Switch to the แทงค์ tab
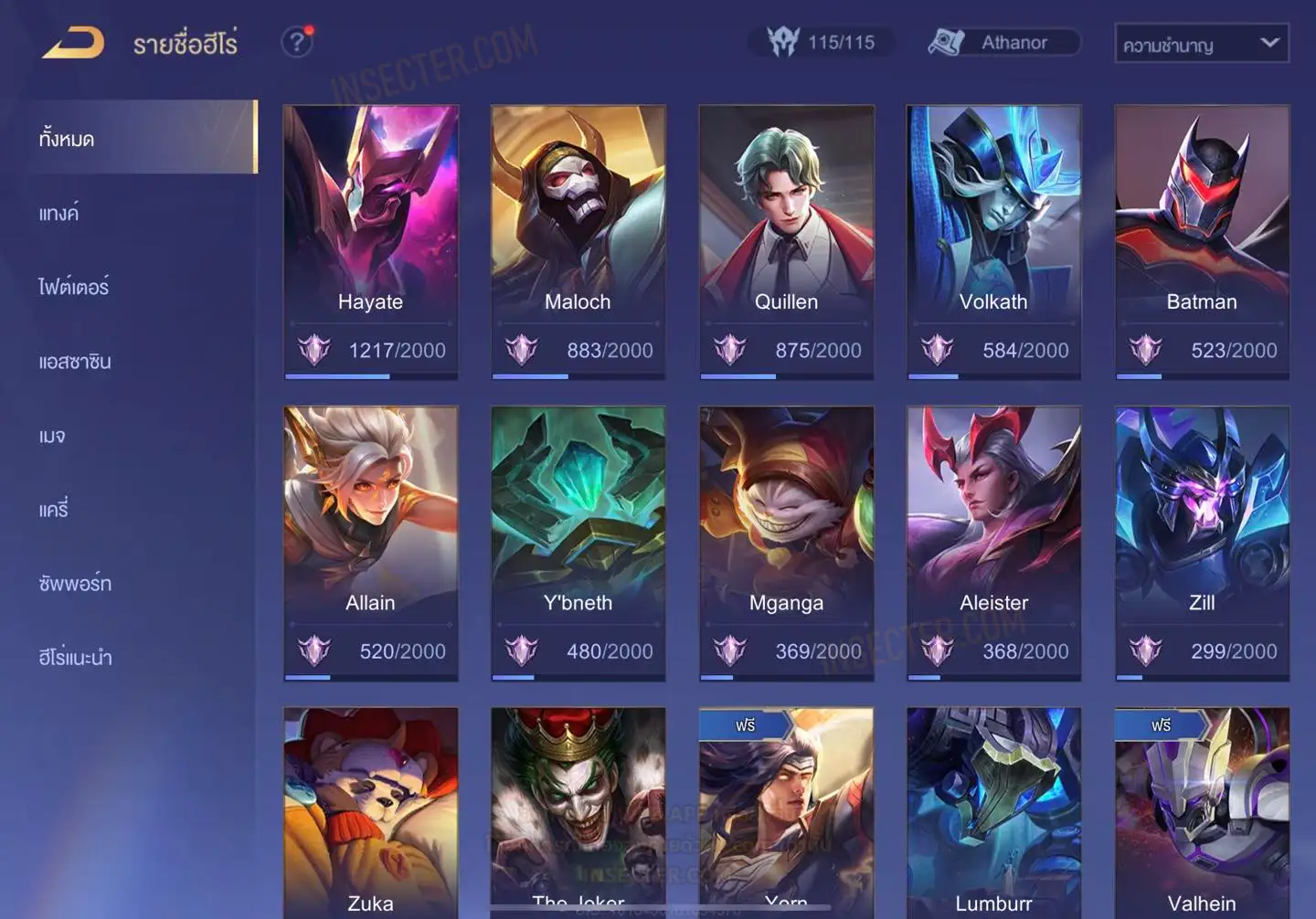 click(59, 214)
